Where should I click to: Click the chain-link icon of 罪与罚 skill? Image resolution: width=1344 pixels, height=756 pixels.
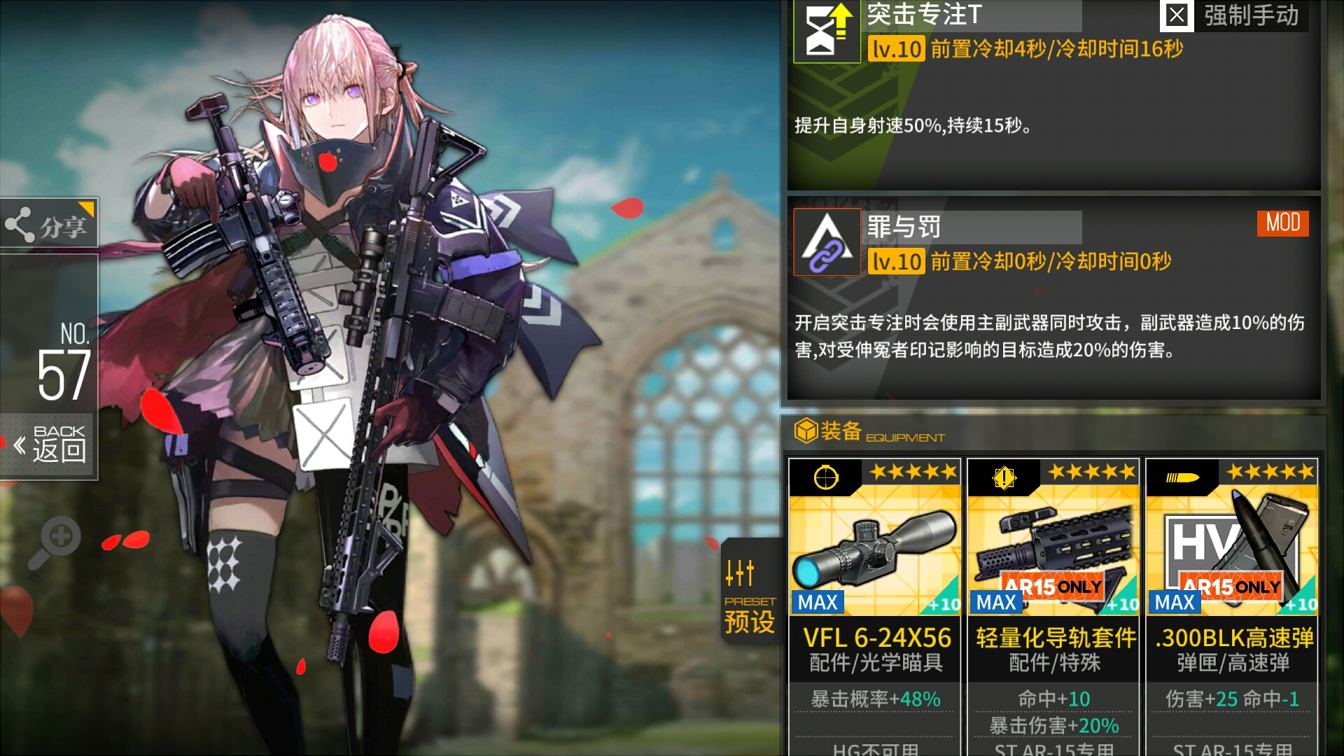click(827, 242)
